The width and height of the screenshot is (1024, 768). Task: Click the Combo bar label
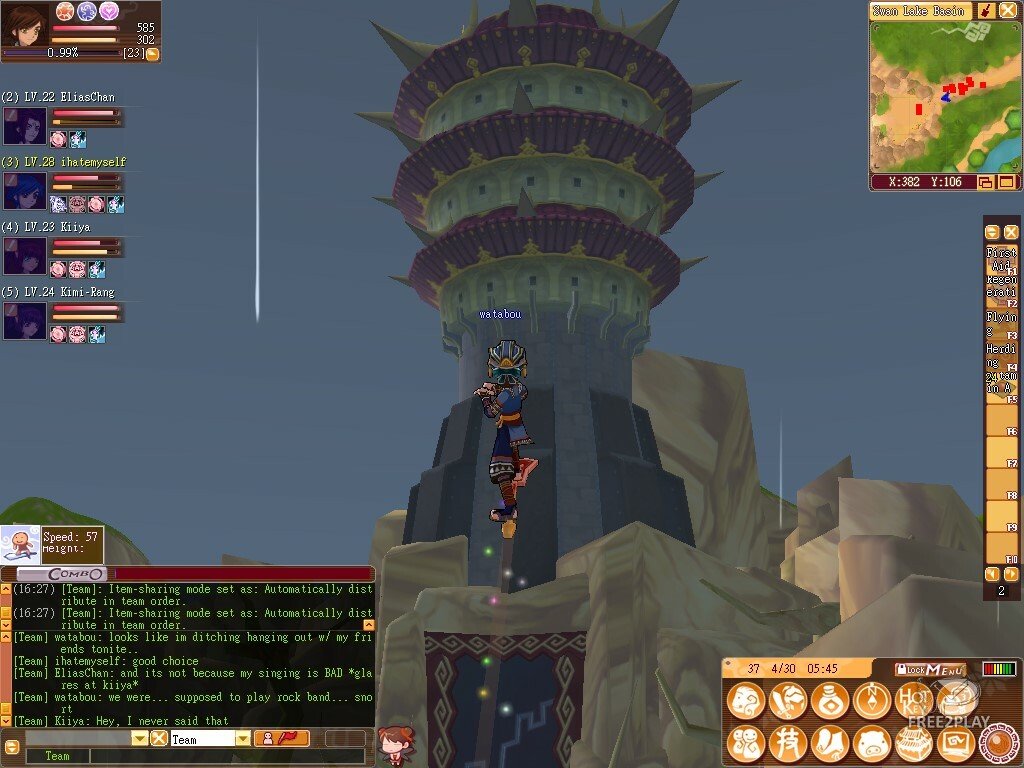point(76,574)
